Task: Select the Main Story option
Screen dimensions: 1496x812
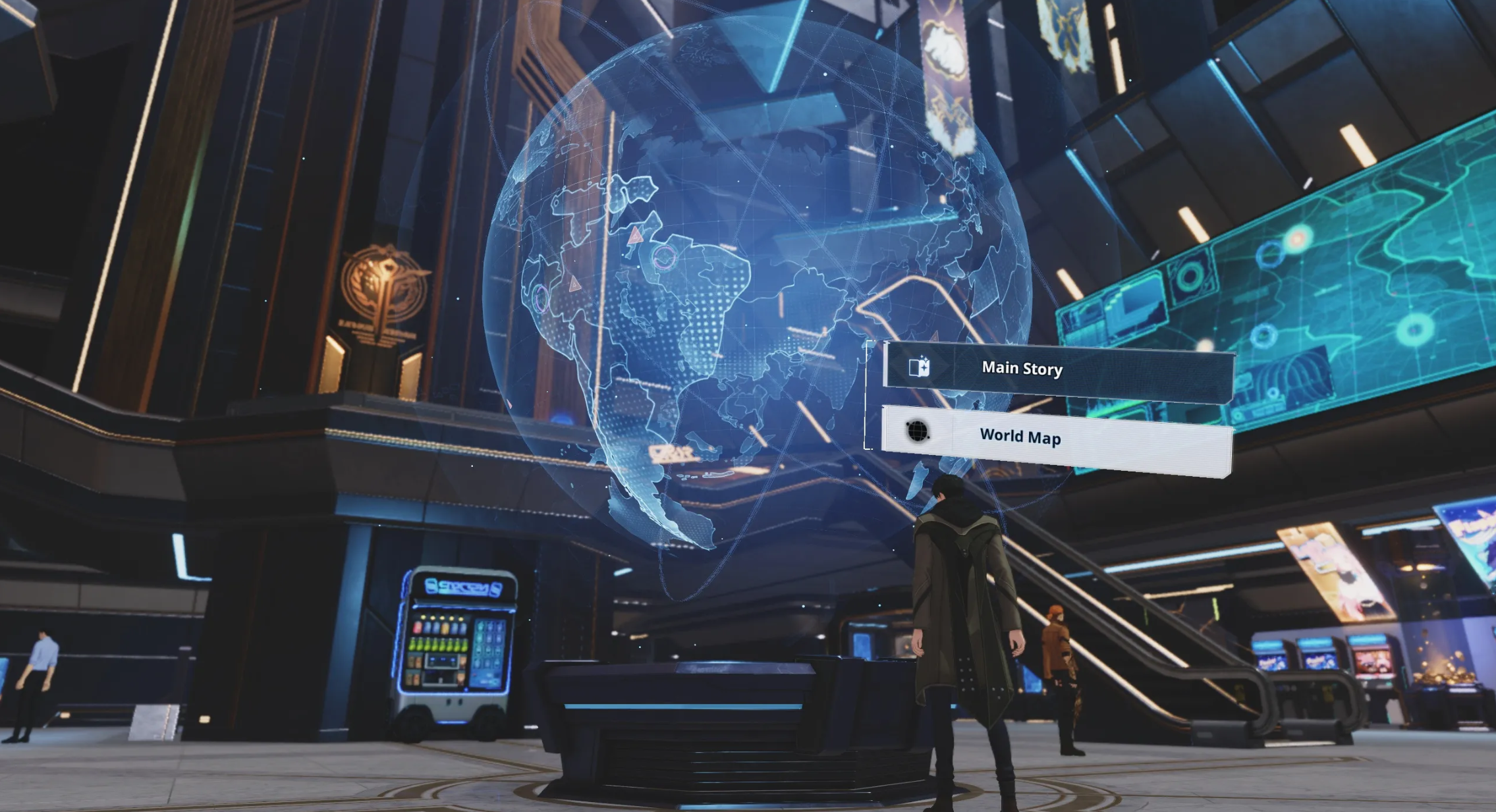Action: click(x=1058, y=371)
